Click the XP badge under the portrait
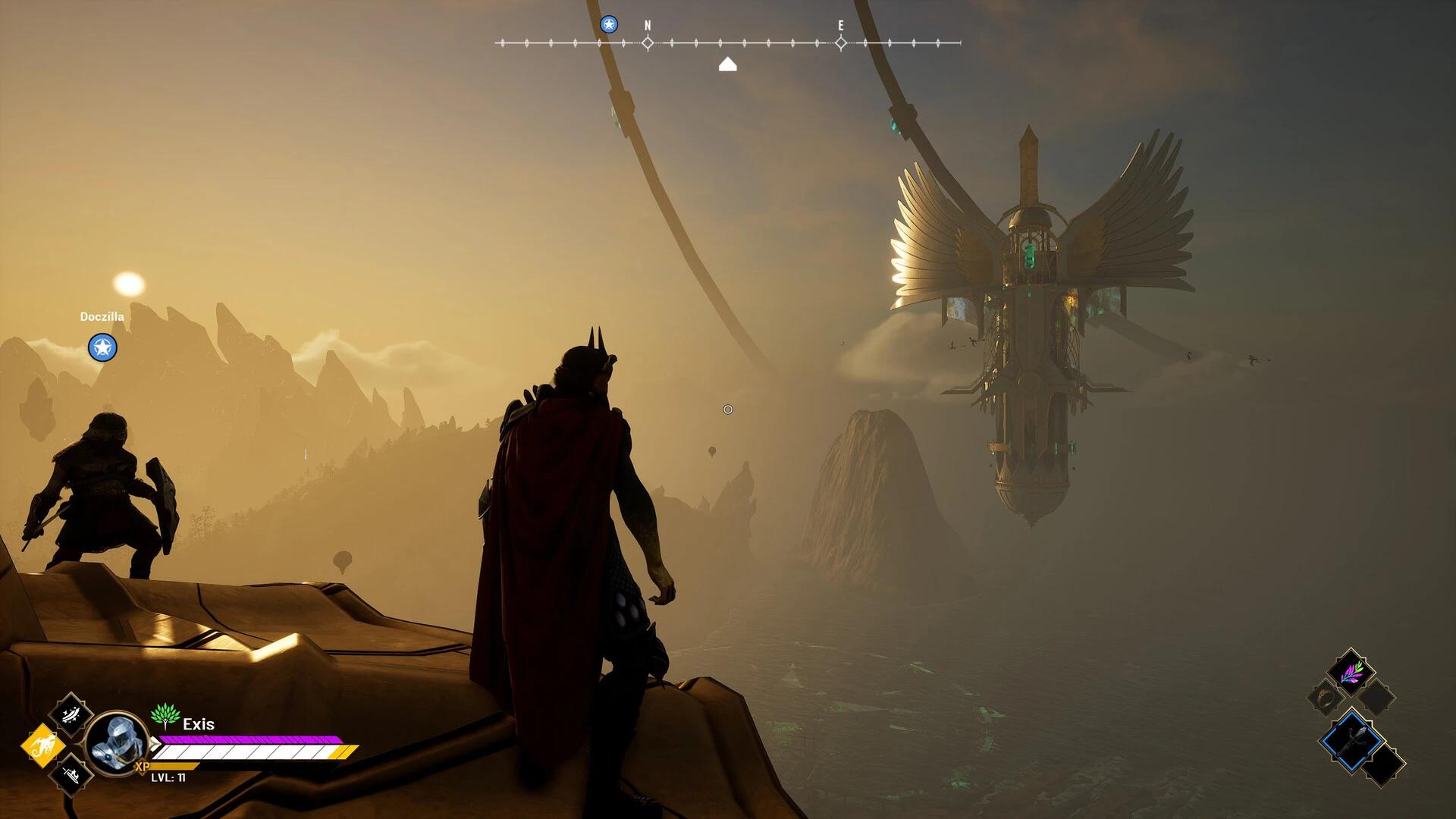 coord(143,767)
